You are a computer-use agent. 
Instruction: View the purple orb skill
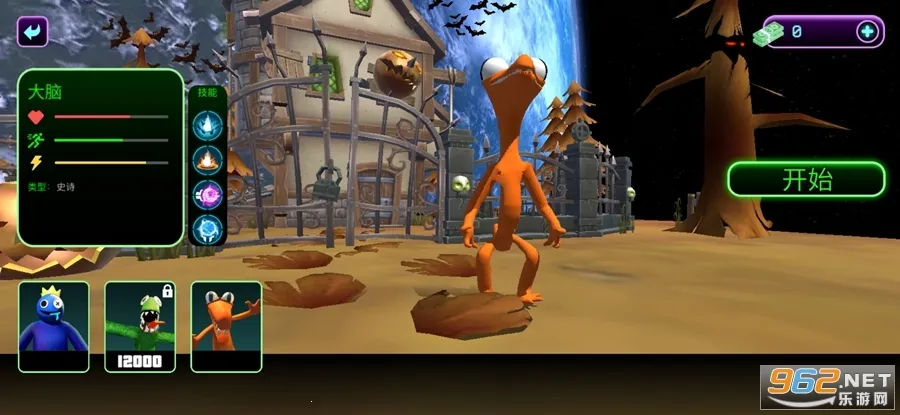pyautogui.click(x=207, y=194)
